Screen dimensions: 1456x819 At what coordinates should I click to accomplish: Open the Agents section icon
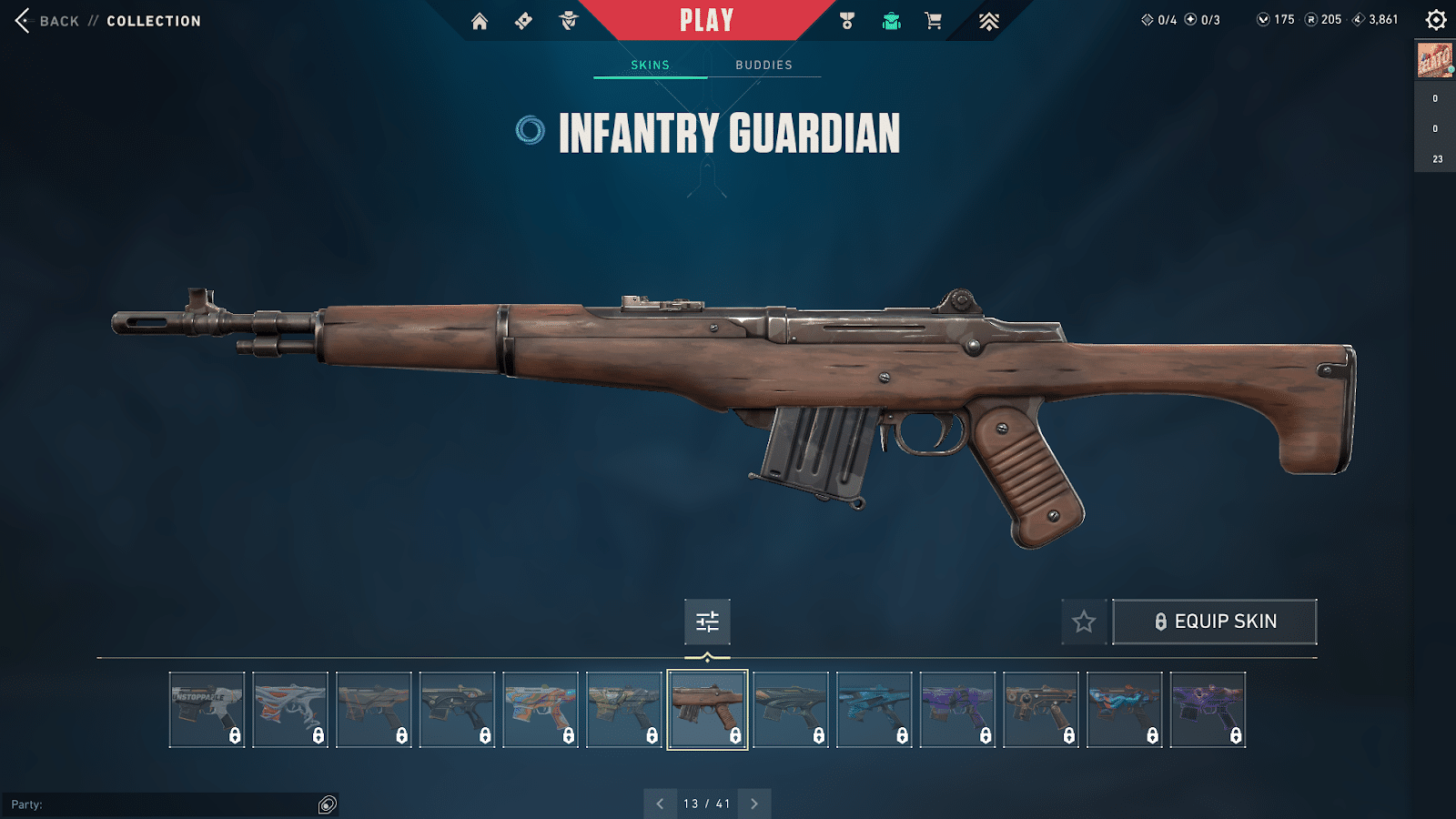click(568, 20)
